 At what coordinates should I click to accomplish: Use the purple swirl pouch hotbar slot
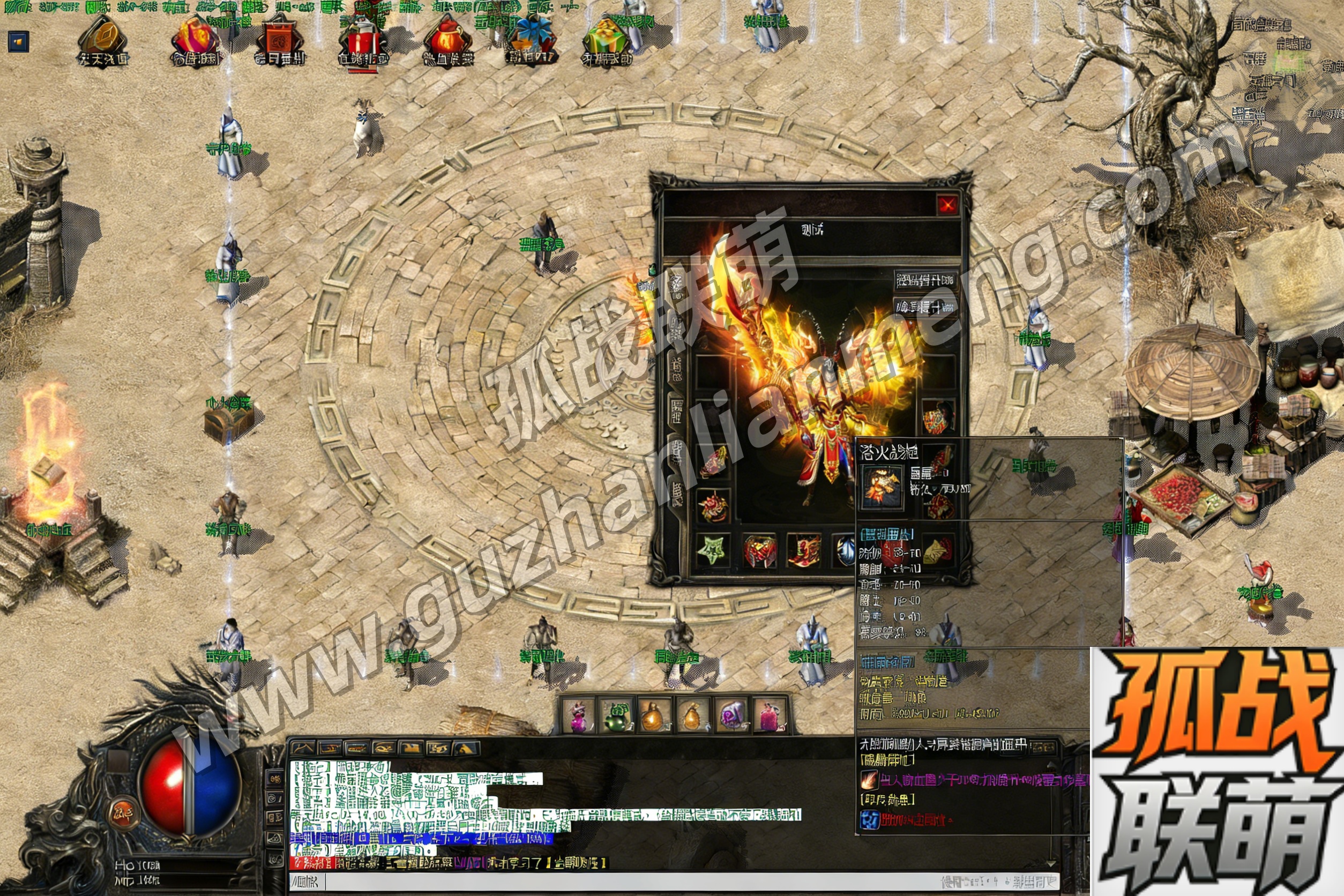pos(732,715)
